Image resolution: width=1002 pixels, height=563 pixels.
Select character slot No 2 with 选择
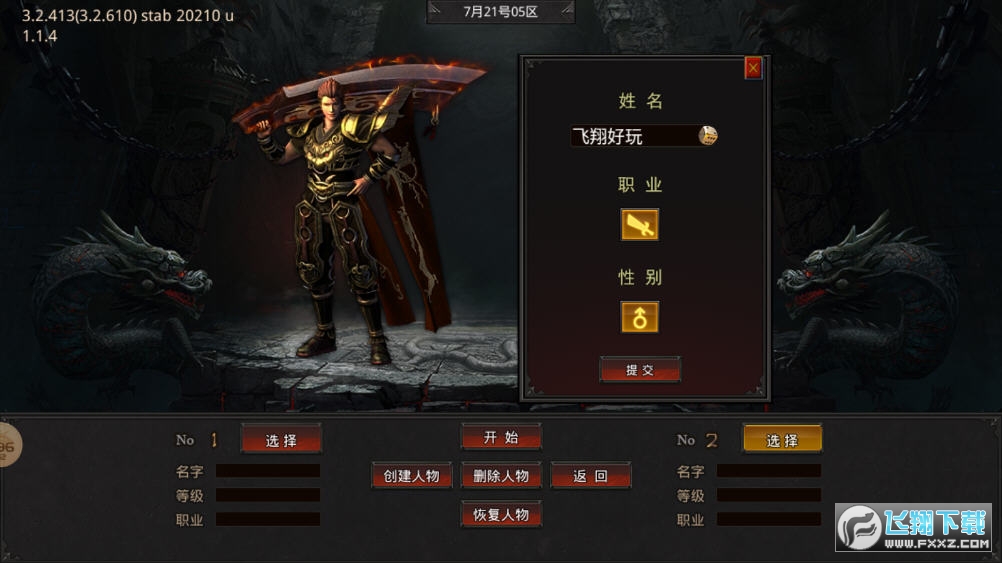click(x=782, y=440)
